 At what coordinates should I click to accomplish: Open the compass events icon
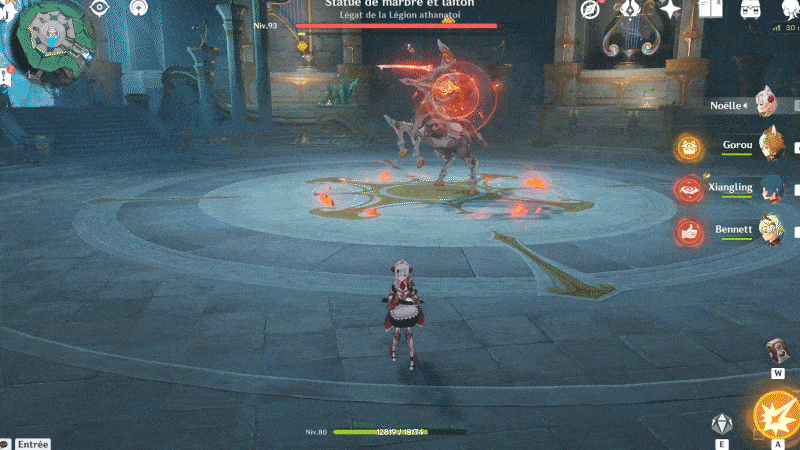click(x=590, y=10)
